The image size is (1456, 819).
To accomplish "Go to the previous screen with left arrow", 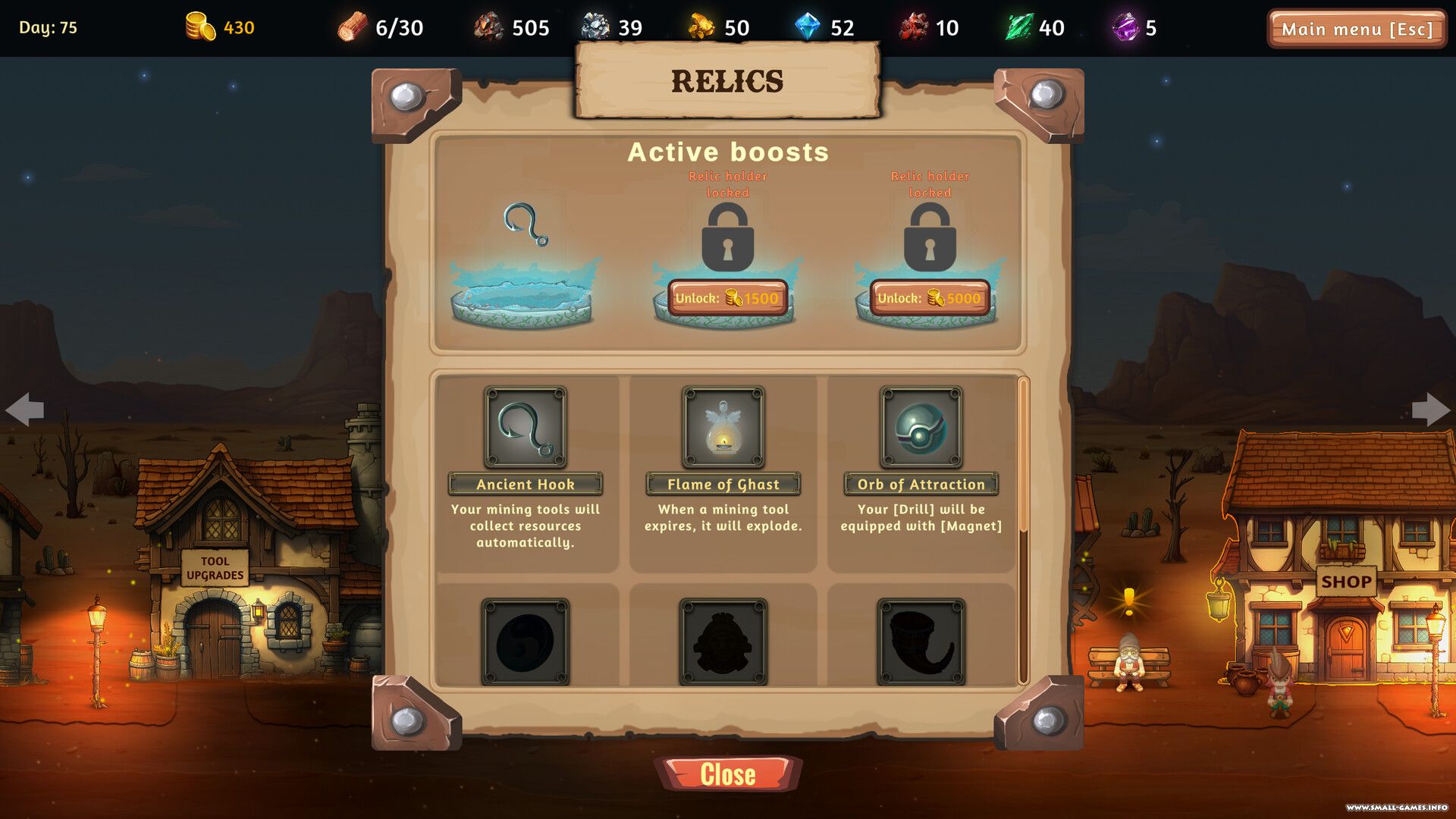I will (25, 409).
